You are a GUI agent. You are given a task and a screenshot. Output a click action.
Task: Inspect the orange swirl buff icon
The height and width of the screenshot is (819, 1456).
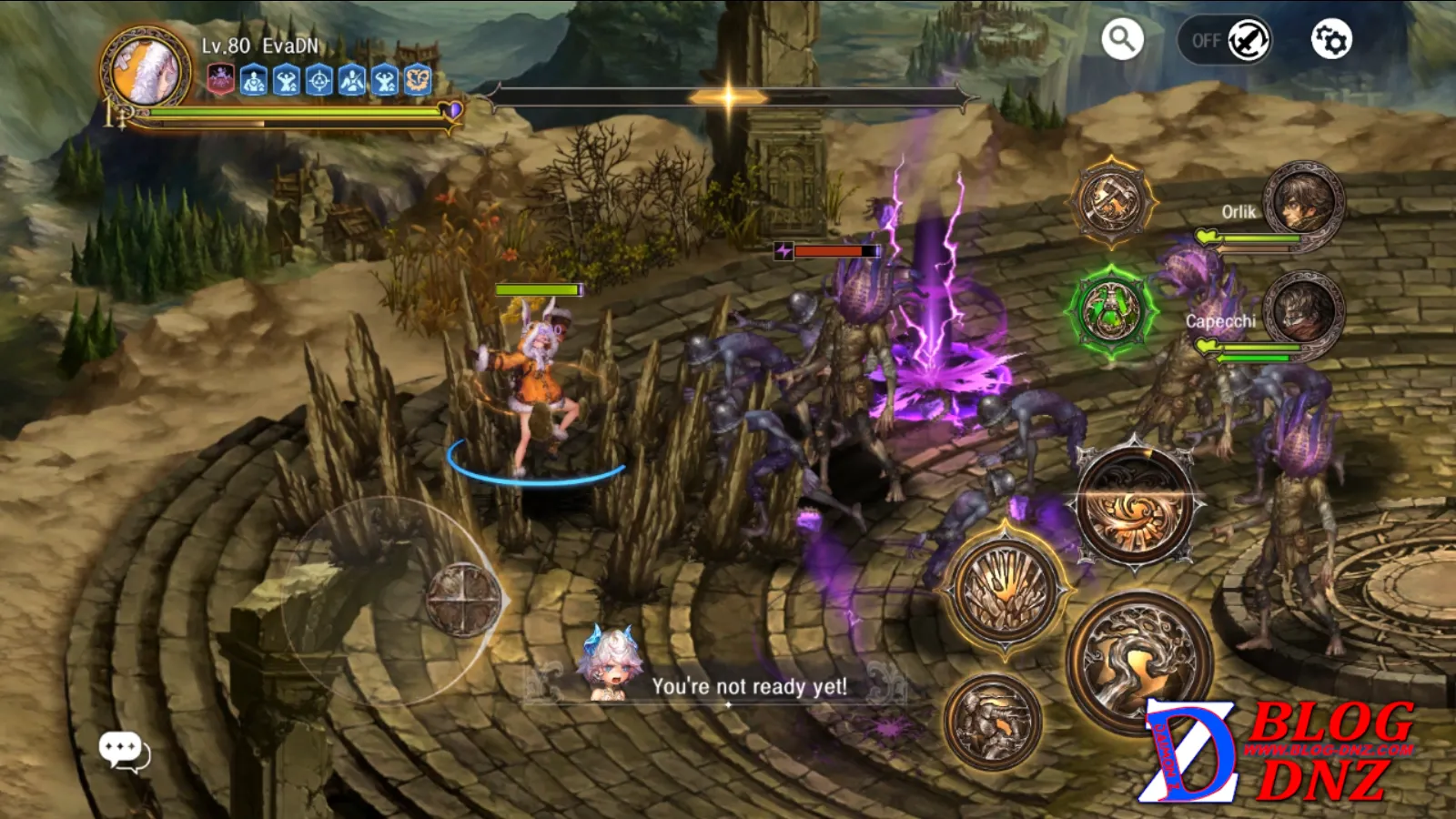[x=418, y=81]
